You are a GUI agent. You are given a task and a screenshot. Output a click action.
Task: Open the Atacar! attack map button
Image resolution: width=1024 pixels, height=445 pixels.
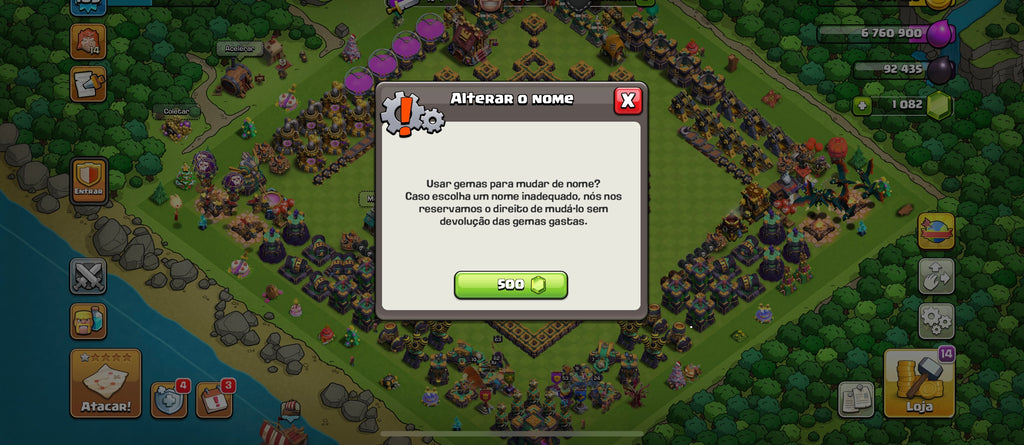pos(105,383)
